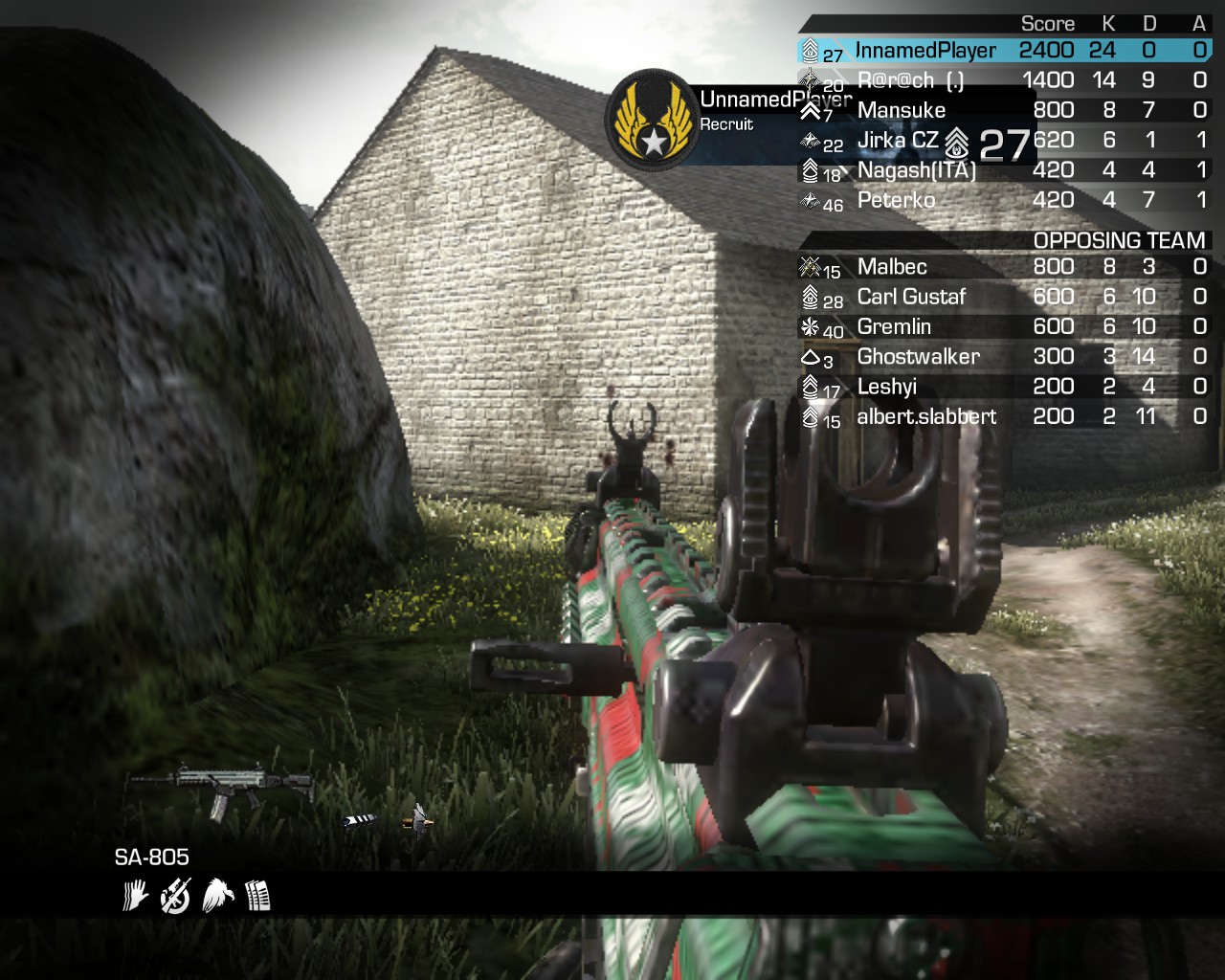Select albert.slabbert on the scoreboard

pos(925,417)
